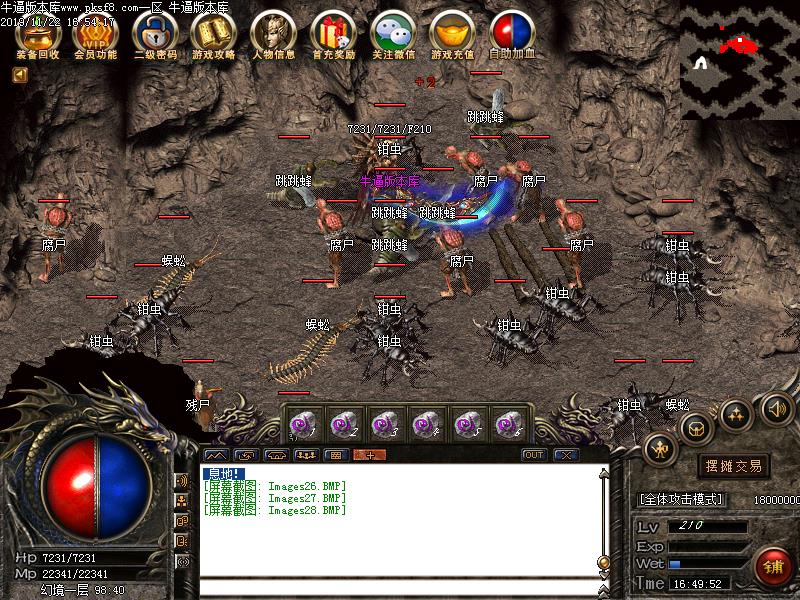This screenshot has width=800, height=600.
Task: Toggle the sound speaker button
Action: click(x=777, y=407)
